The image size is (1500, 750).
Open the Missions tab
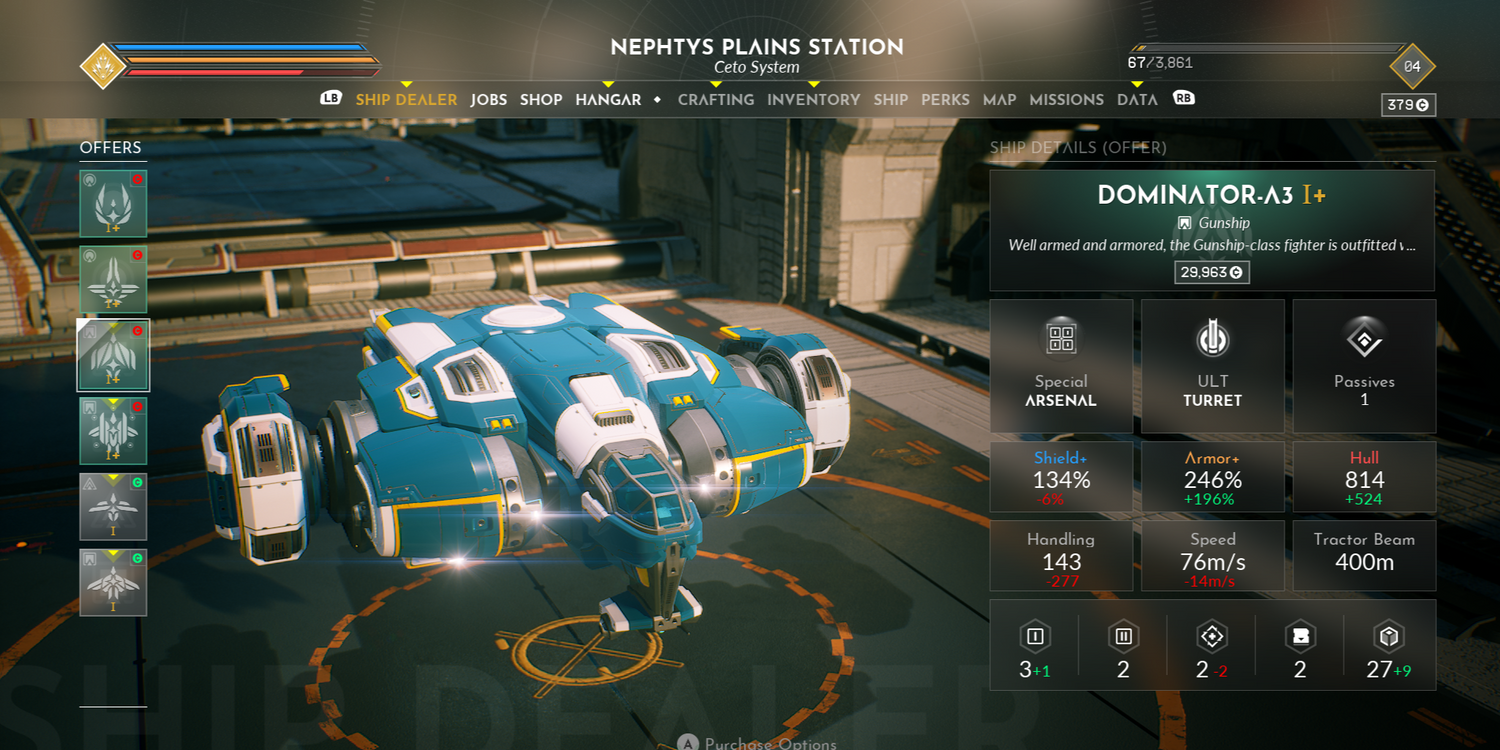pyautogui.click(x=1066, y=100)
